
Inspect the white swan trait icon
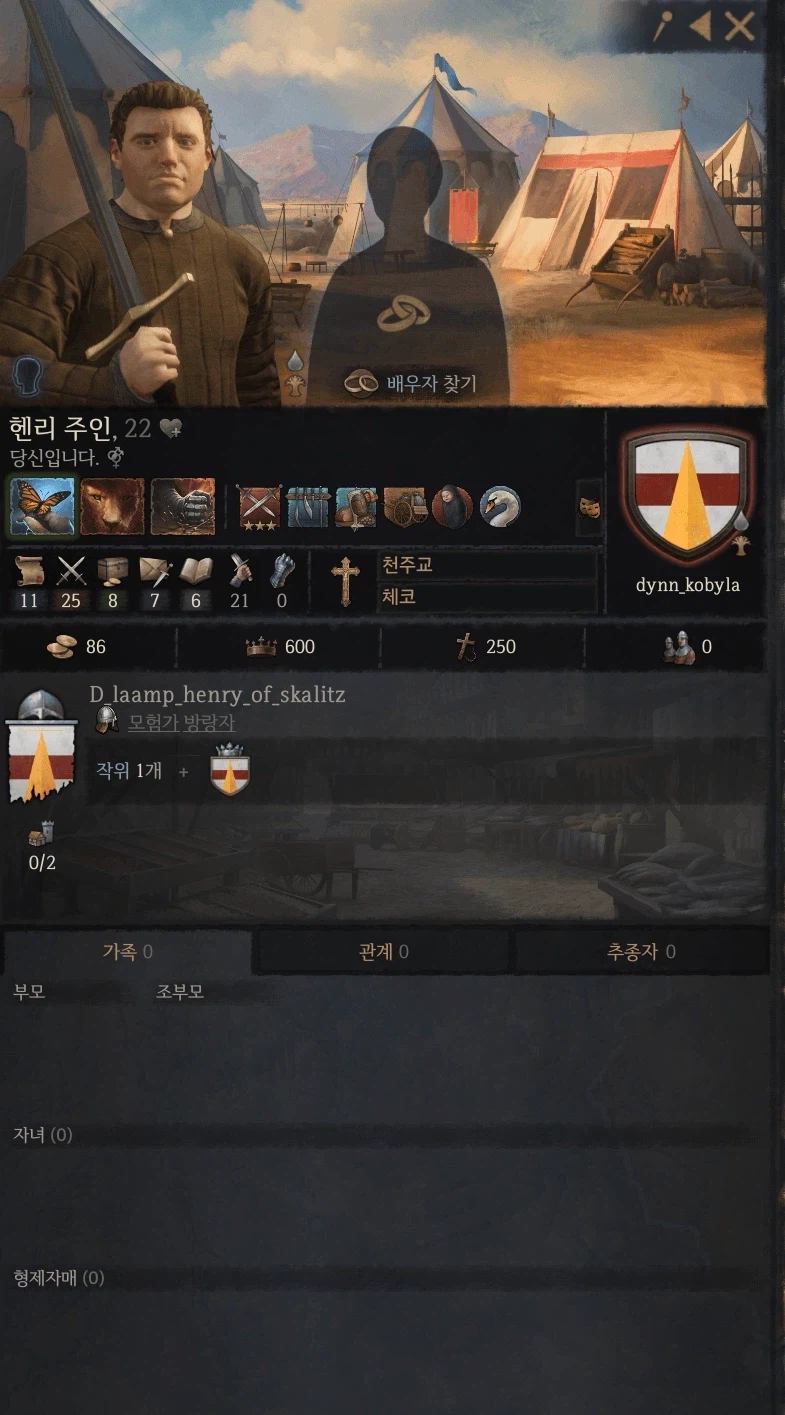[x=500, y=507]
